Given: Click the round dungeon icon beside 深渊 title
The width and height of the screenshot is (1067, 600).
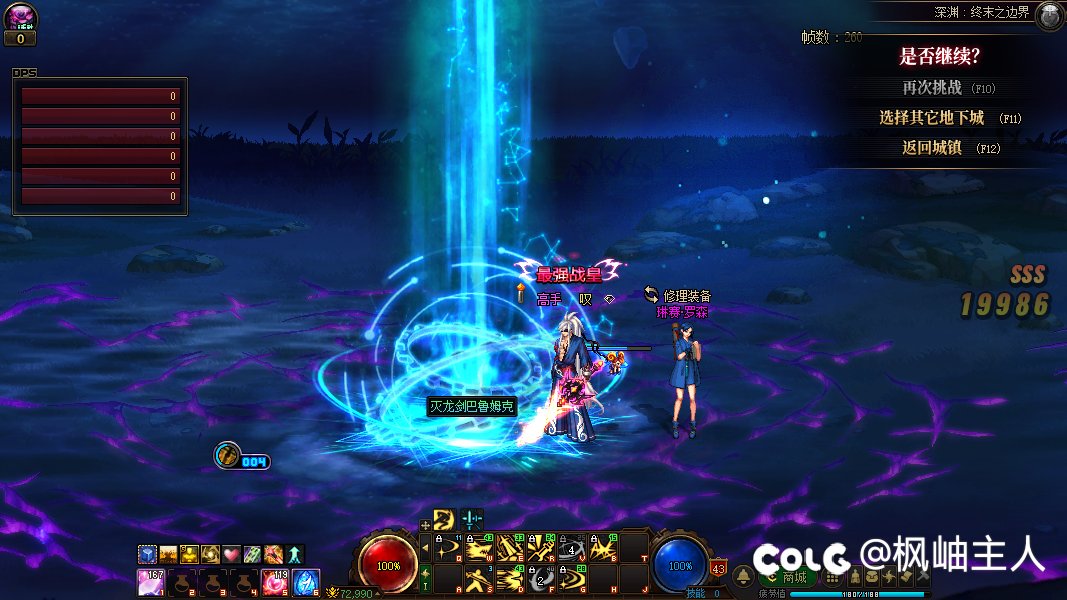Looking at the screenshot, I should coord(1049,15).
